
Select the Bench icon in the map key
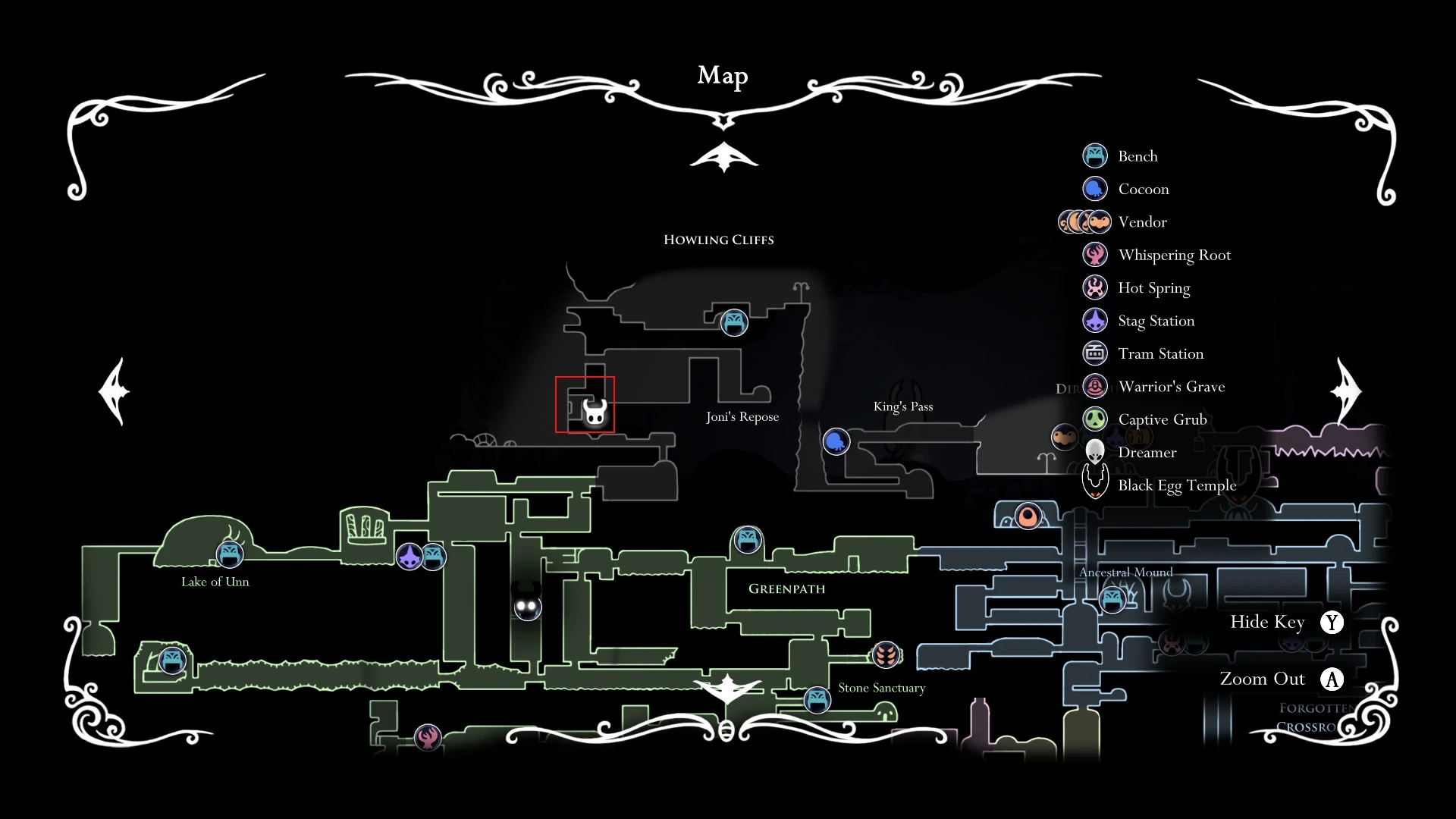(1095, 155)
